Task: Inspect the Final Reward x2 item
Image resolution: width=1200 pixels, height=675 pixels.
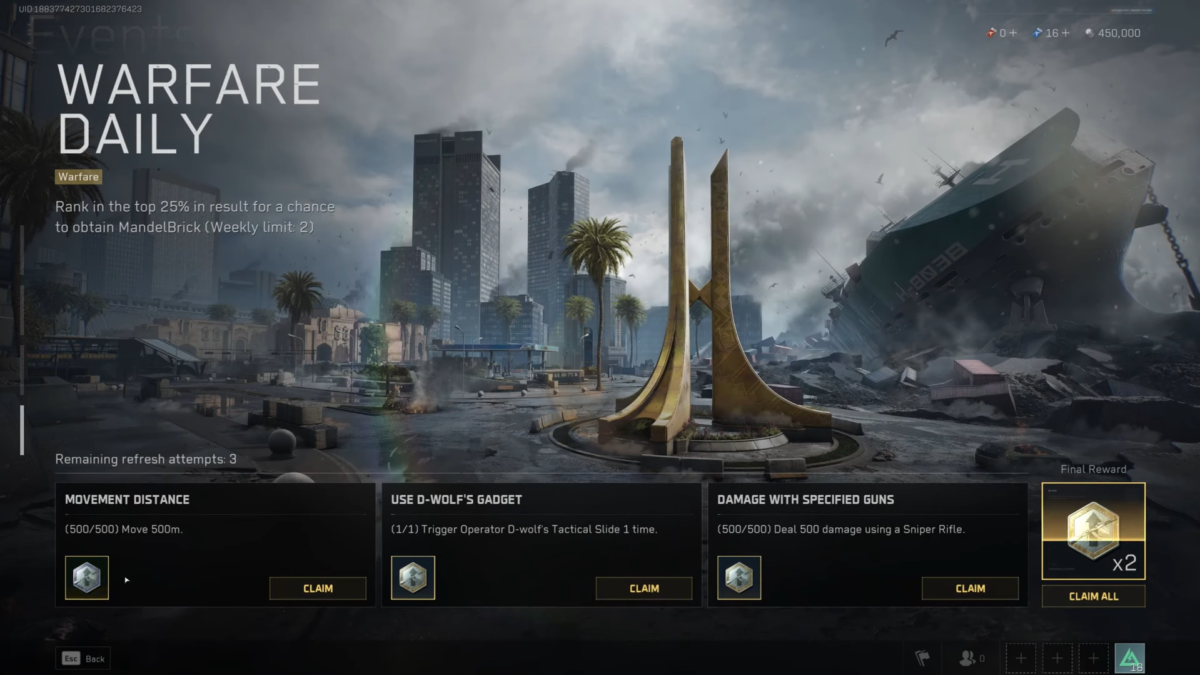Action: [1093, 531]
